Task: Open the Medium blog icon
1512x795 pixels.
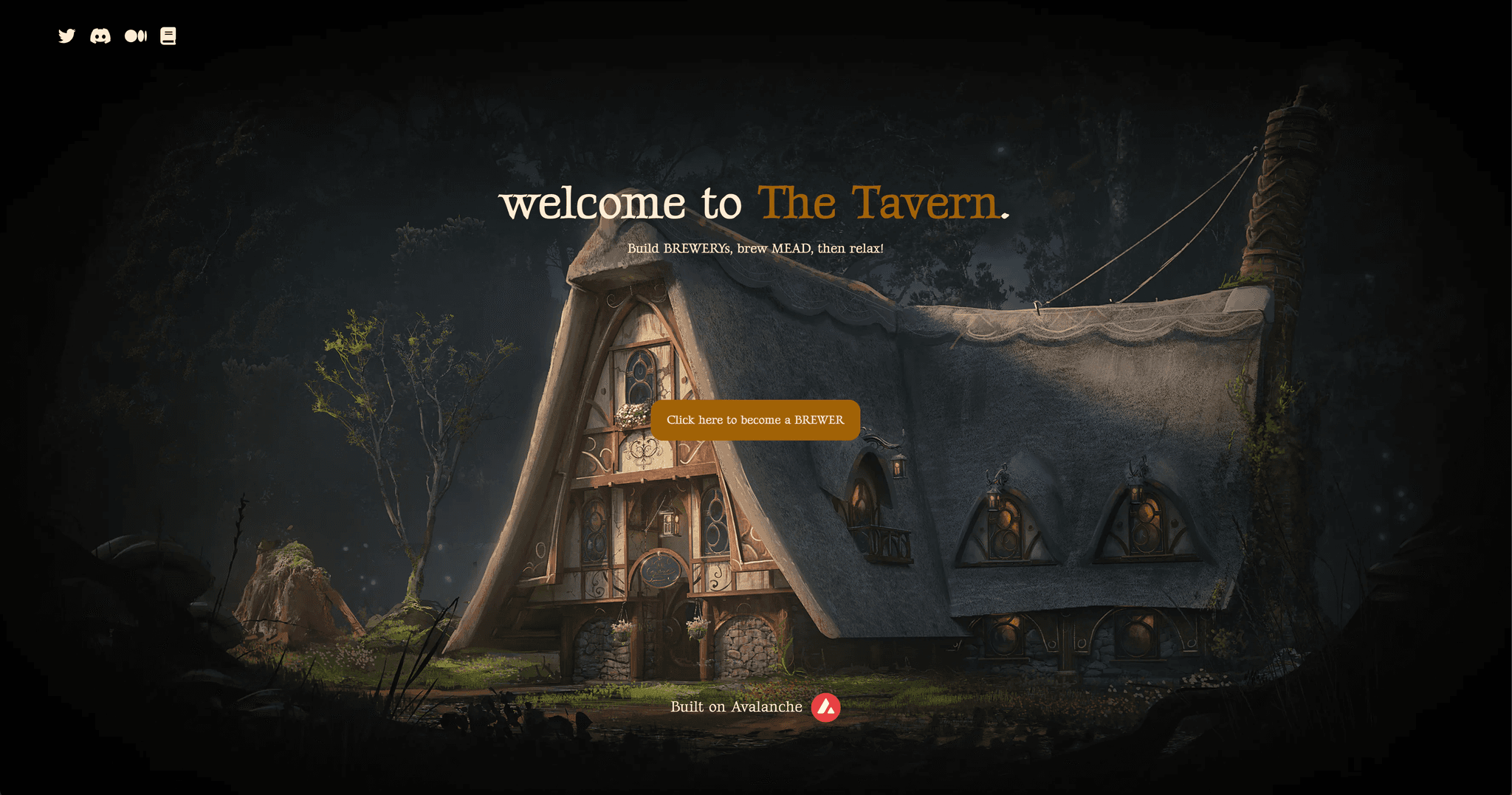Action: click(x=136, y=36)
